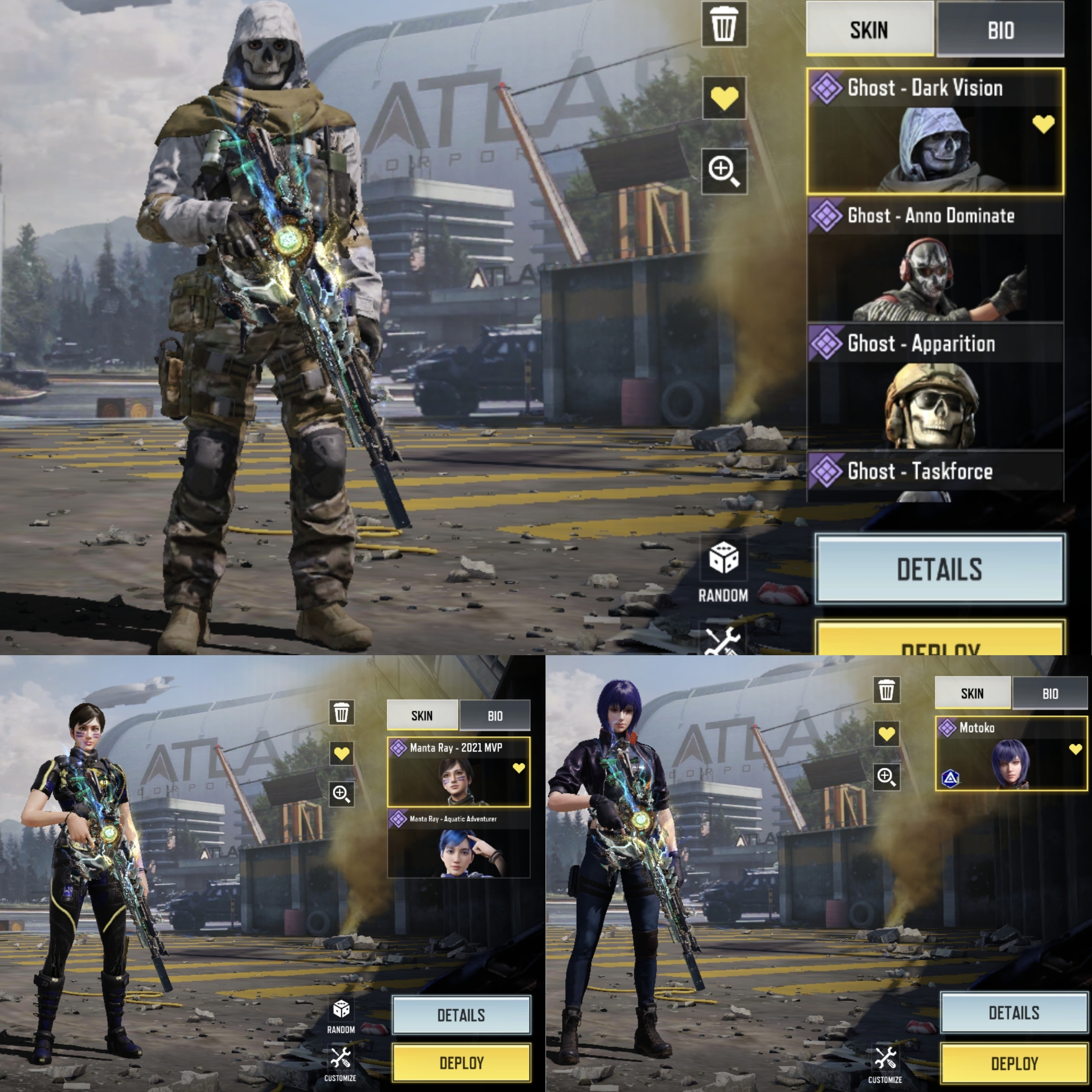Switch to the BIO tab above Motoko
The width and height of the screenshot is (1092, 1092).
(1050, 694)
